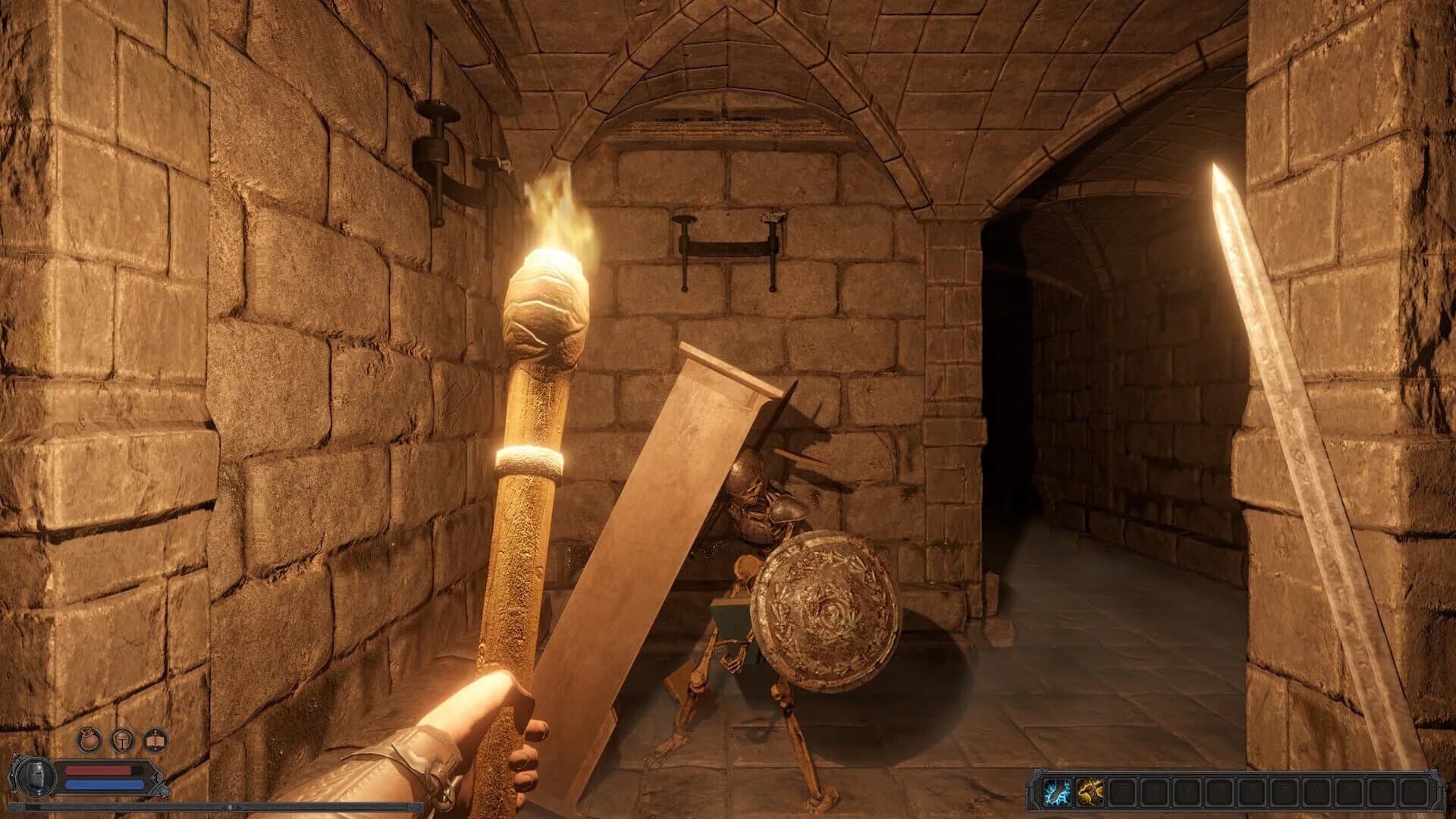Image resolution: width=1456 pixels, height=819 pixels.
Task: Select the golden gauntlet spell in the hotbar
Action: (1090, 791)
